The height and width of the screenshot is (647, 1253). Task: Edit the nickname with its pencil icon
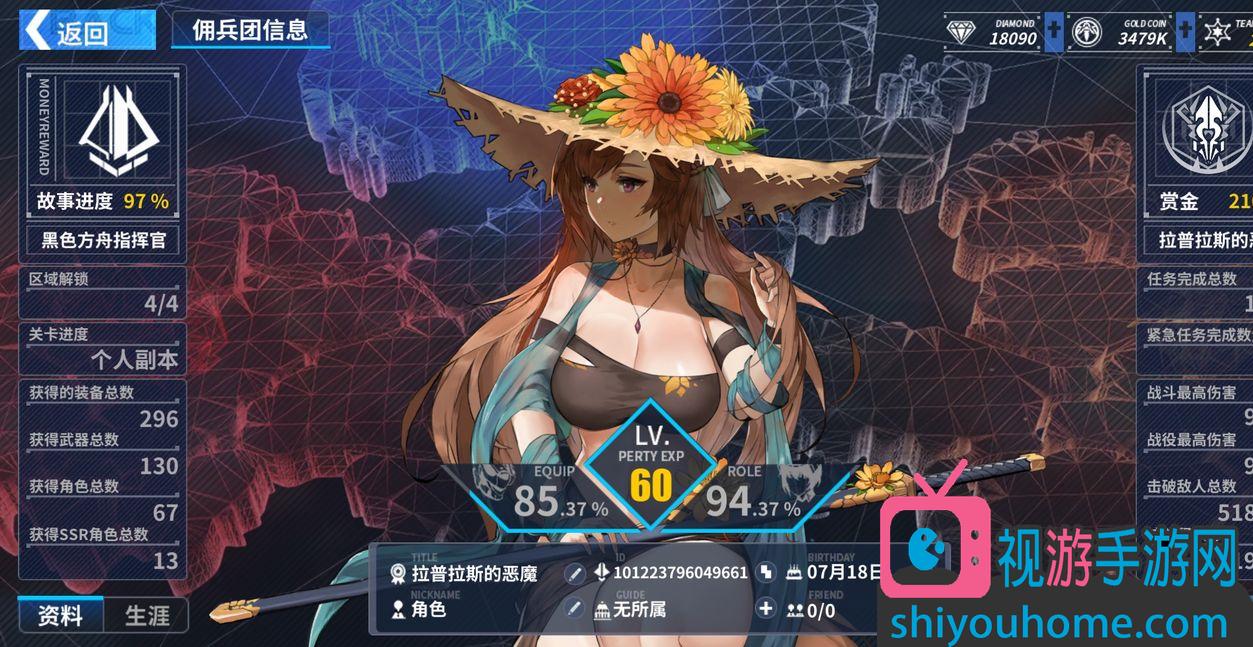click(x=574, y=608)
